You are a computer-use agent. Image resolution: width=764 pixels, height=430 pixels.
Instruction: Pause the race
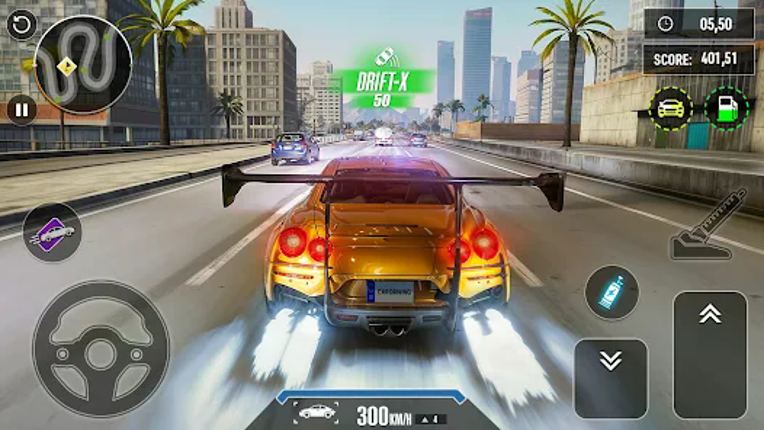click(21, 109)
